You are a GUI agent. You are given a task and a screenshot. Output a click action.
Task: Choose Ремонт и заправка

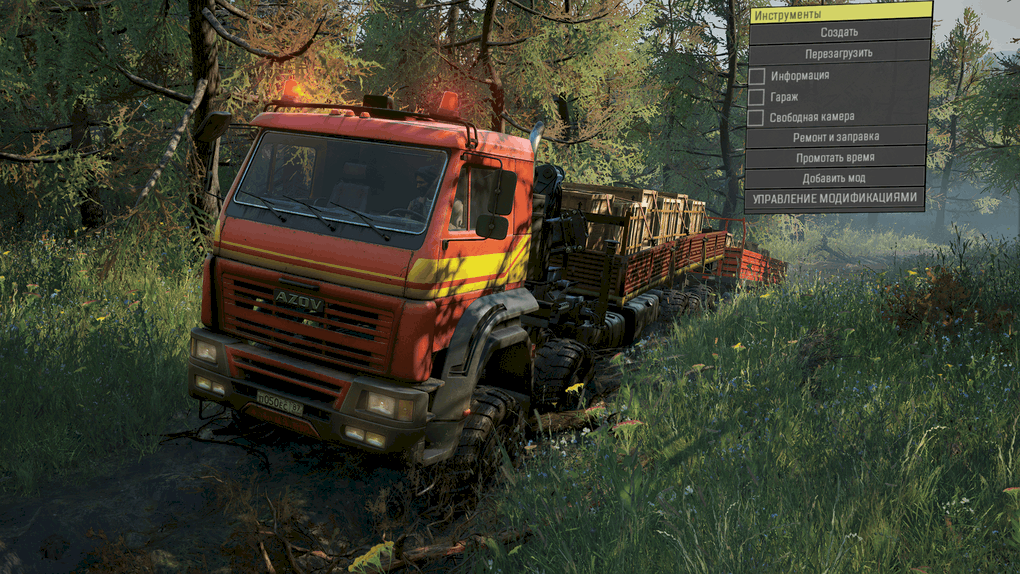(x=836, y=137)
